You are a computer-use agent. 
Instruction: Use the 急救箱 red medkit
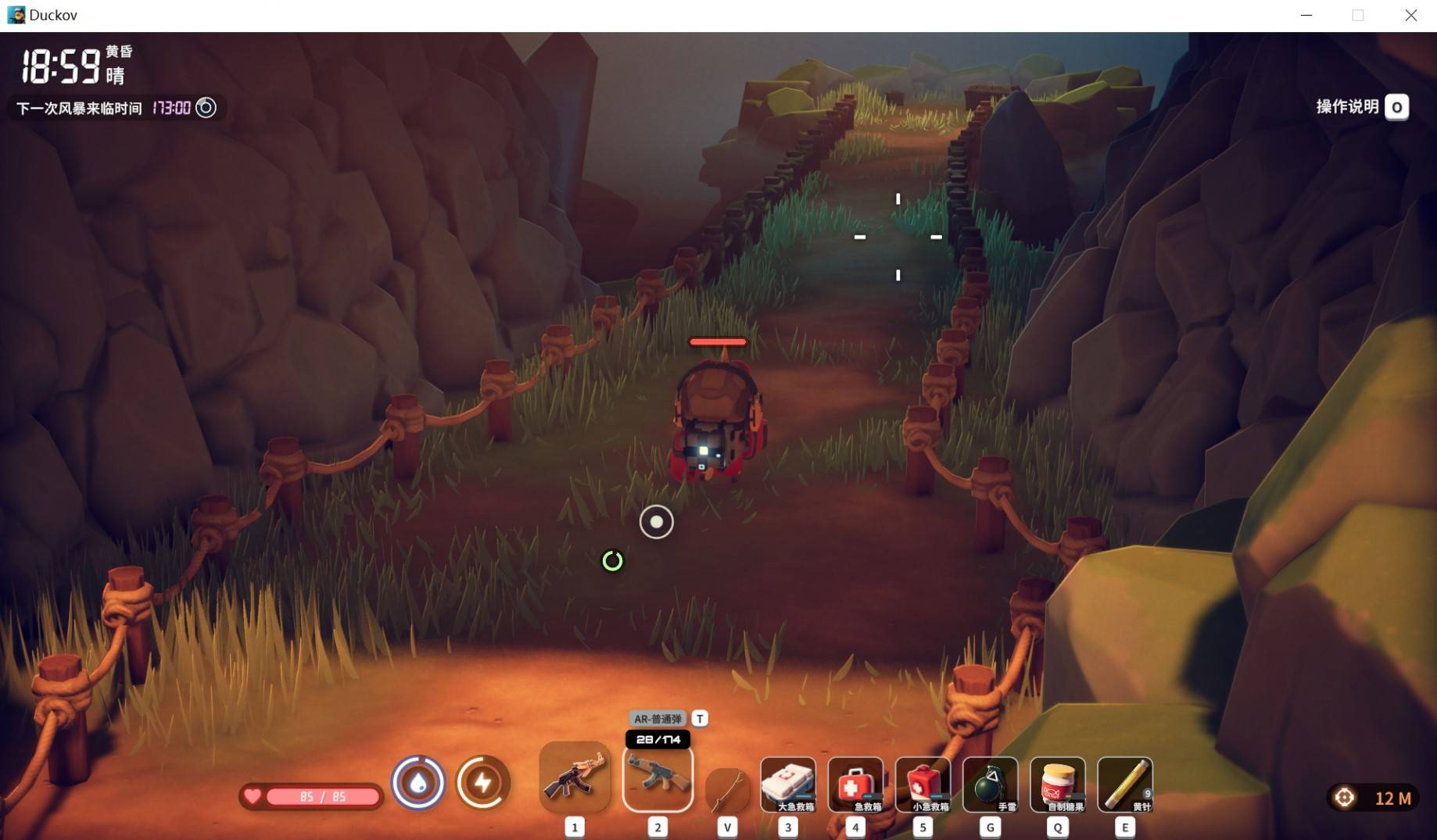[x=855, y=784]
